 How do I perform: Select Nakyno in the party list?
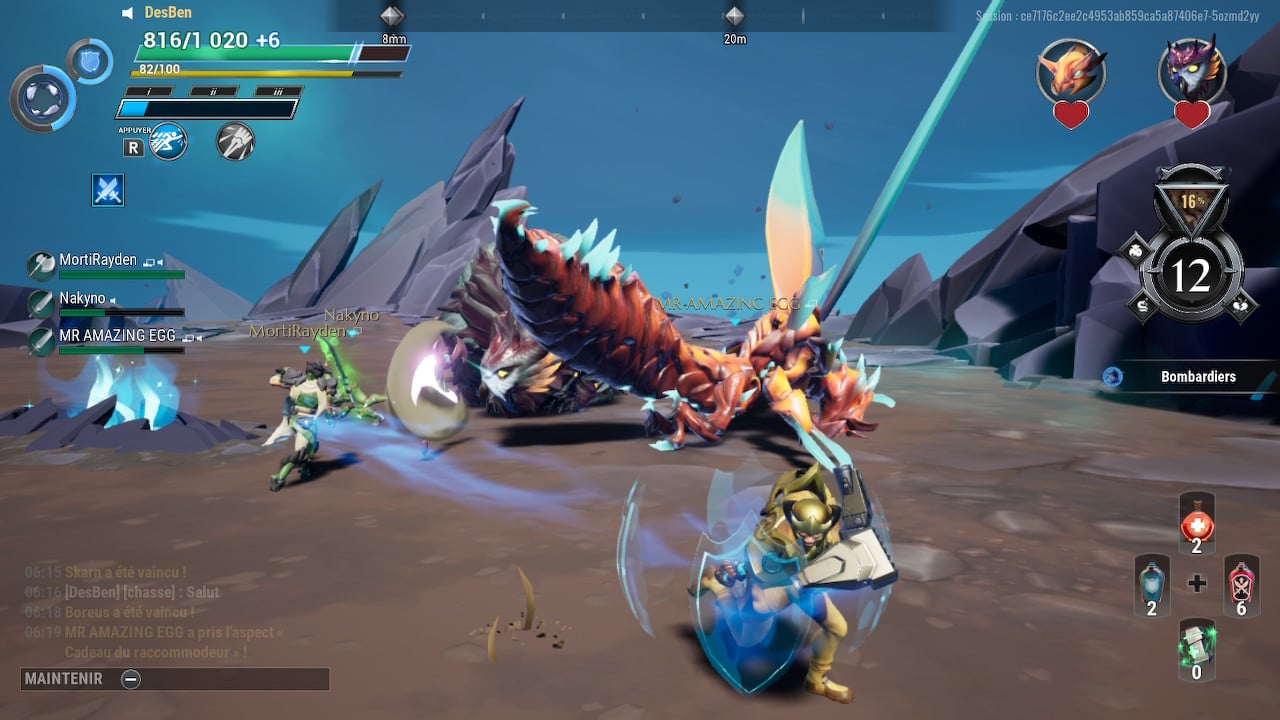coord(82,299)
